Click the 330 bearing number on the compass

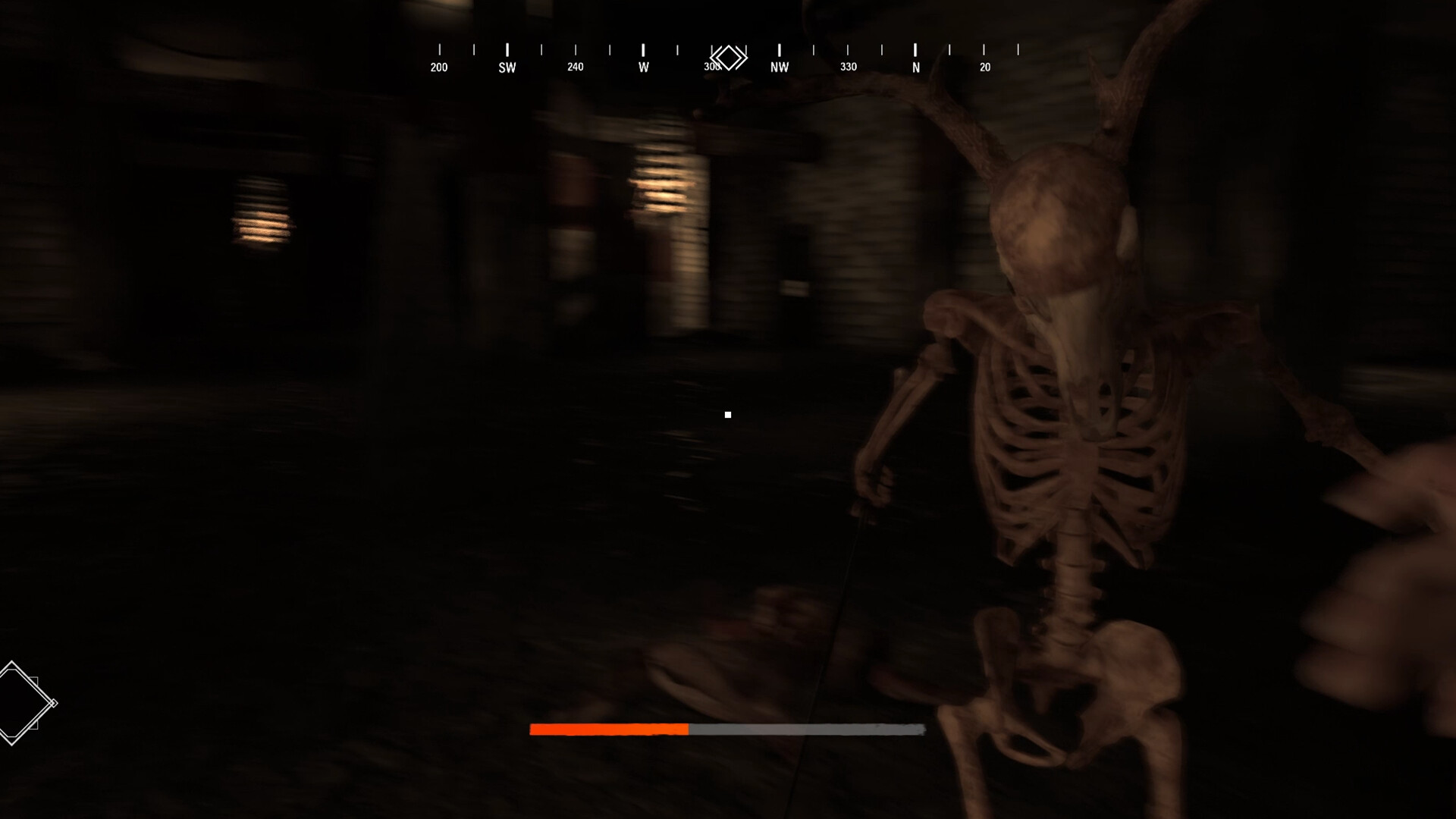pyautogui.click(x=847, y=67)
